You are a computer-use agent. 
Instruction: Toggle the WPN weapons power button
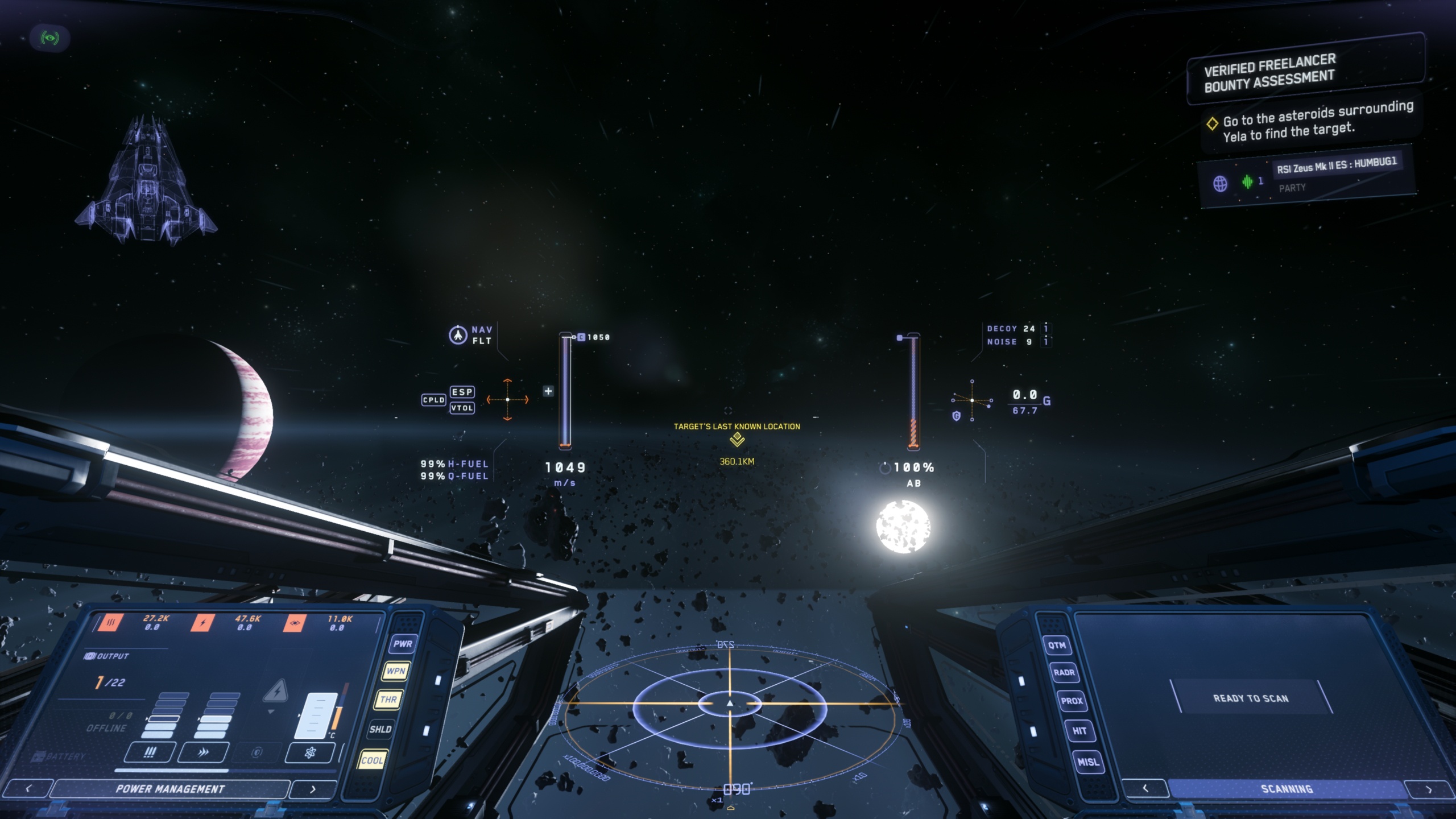pos(395,671)
